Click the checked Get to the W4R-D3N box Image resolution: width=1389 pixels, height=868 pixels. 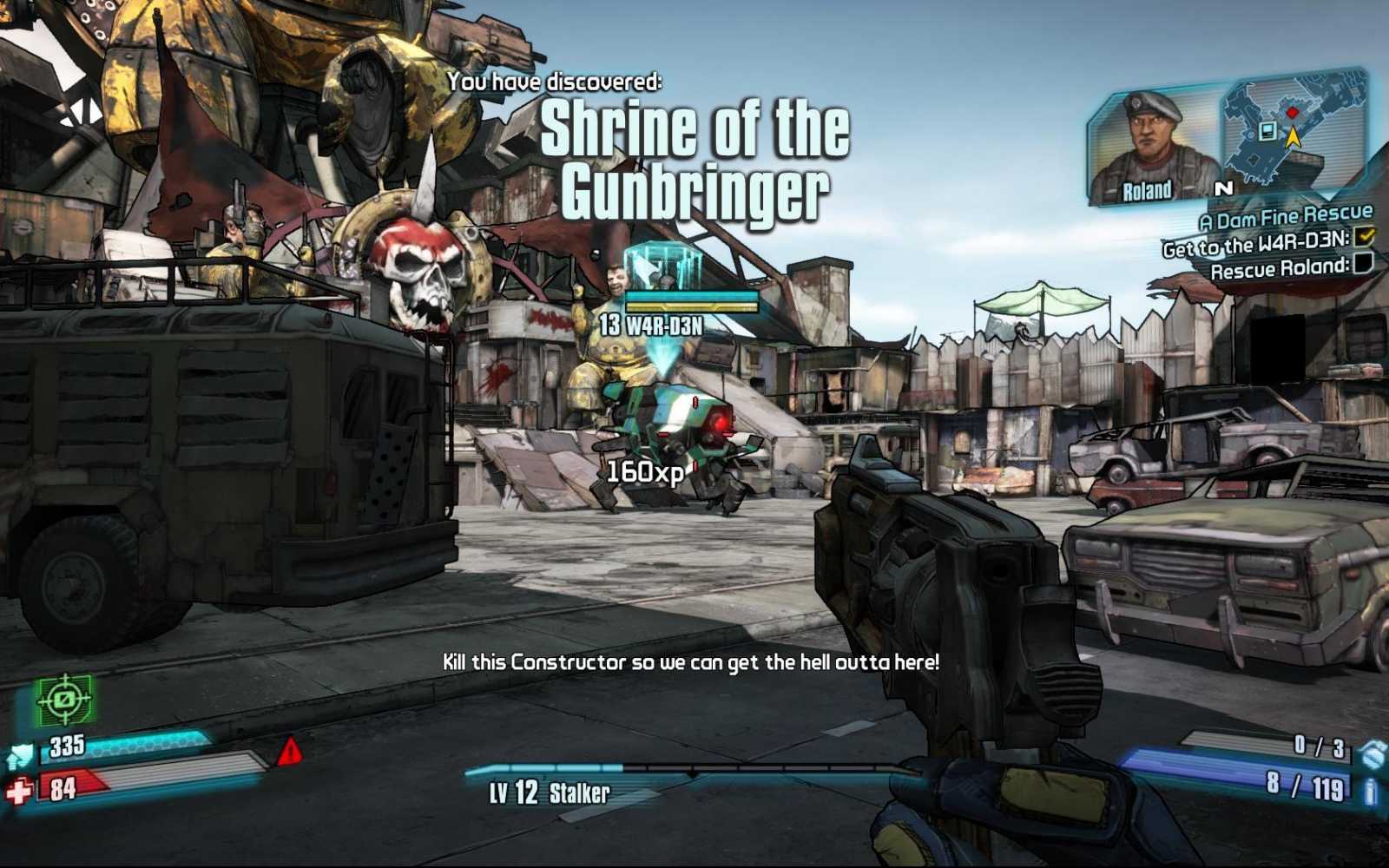pyautogui.click(x=1364, y=236)
